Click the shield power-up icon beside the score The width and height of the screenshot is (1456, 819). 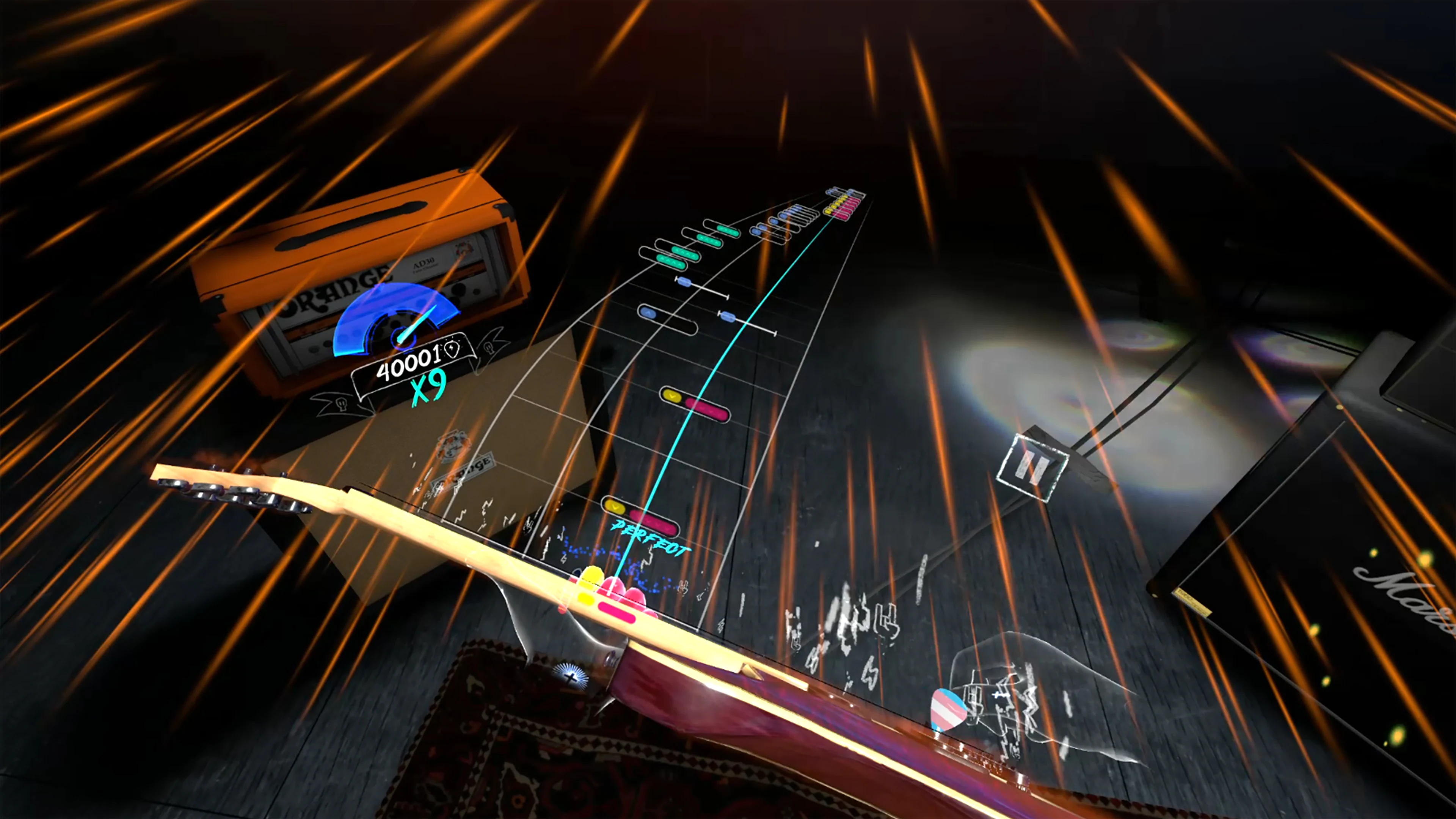tap(452, 349)
